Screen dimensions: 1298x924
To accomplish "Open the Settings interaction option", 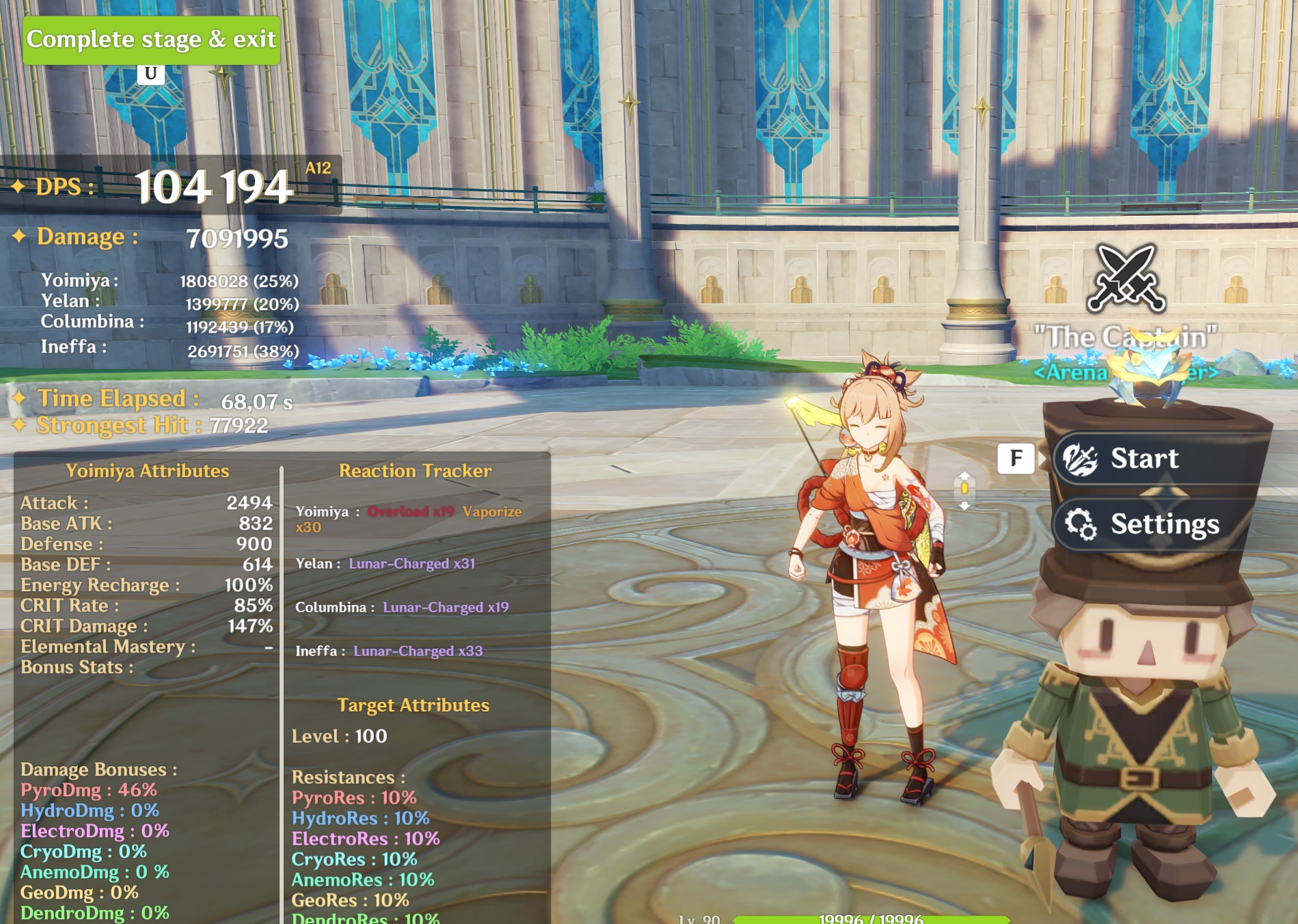I will tap(1155, 524).
